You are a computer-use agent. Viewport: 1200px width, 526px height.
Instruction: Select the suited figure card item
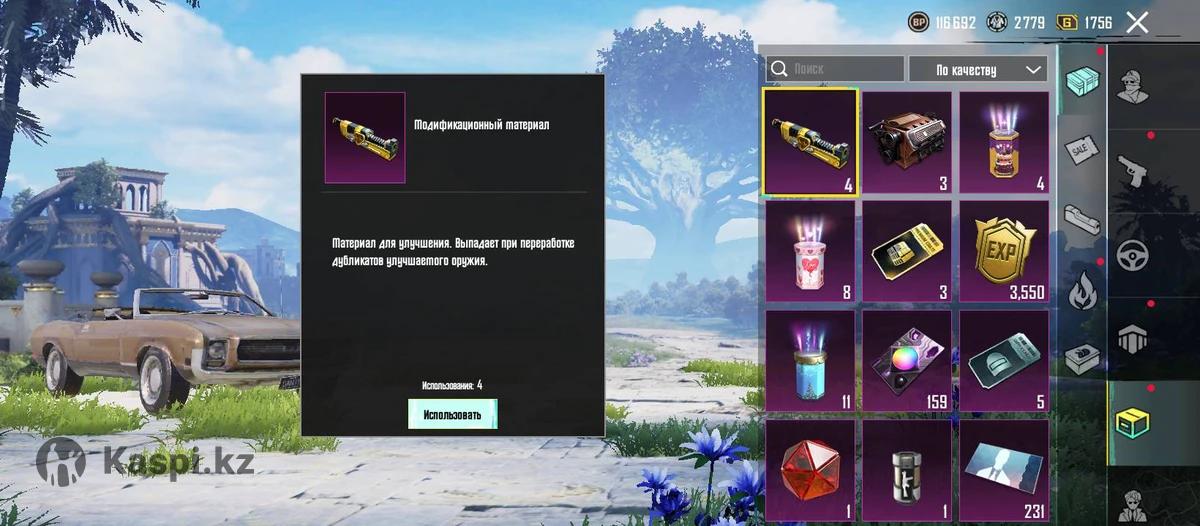pos(1004,470)
